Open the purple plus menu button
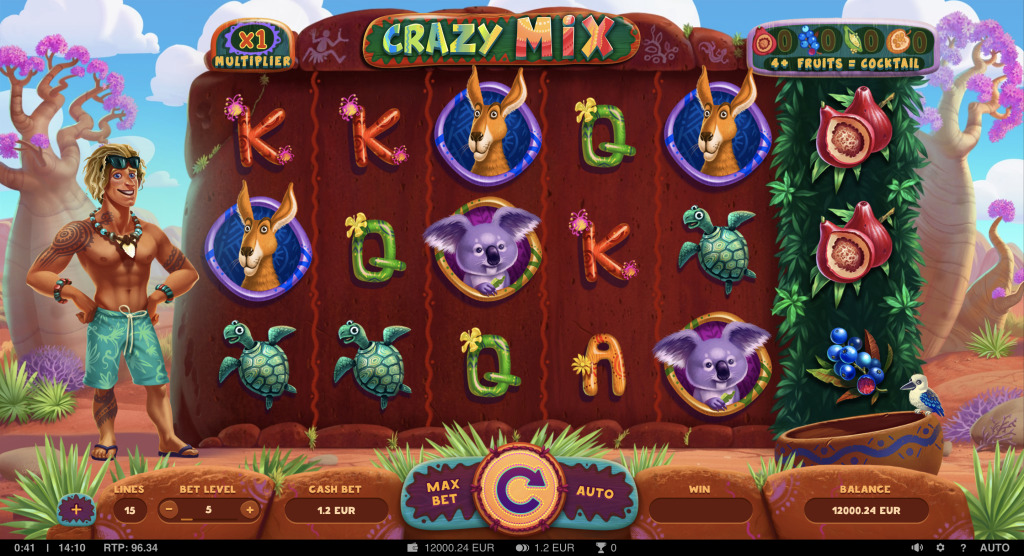Screen dimensions: 1024x556 [x=77, y=509]
